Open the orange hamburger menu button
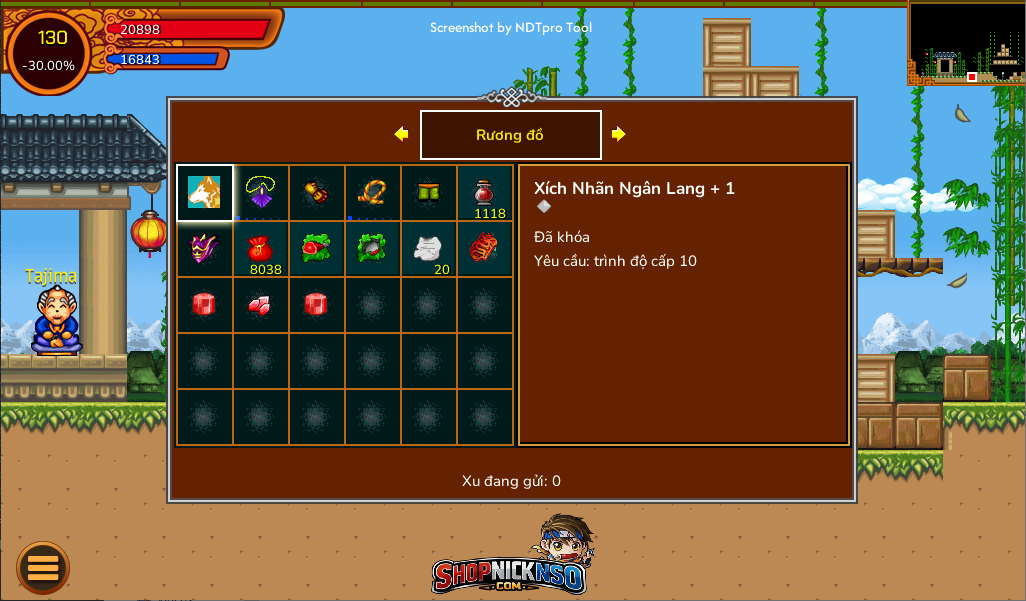This screenshot has height=601, width=1026. pyautogui.click(x=43, y=567)
